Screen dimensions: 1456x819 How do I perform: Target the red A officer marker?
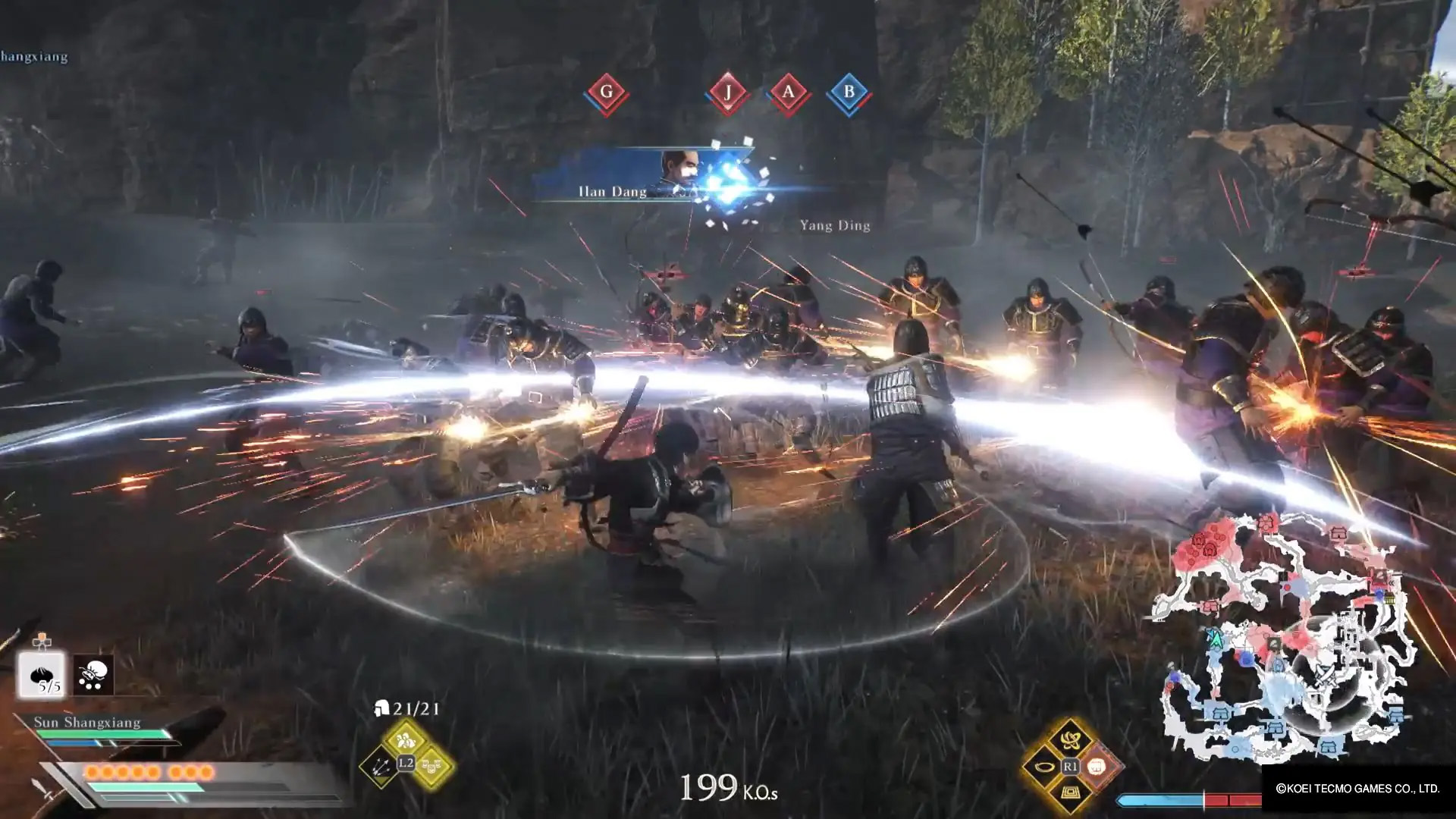click(788, 93)
